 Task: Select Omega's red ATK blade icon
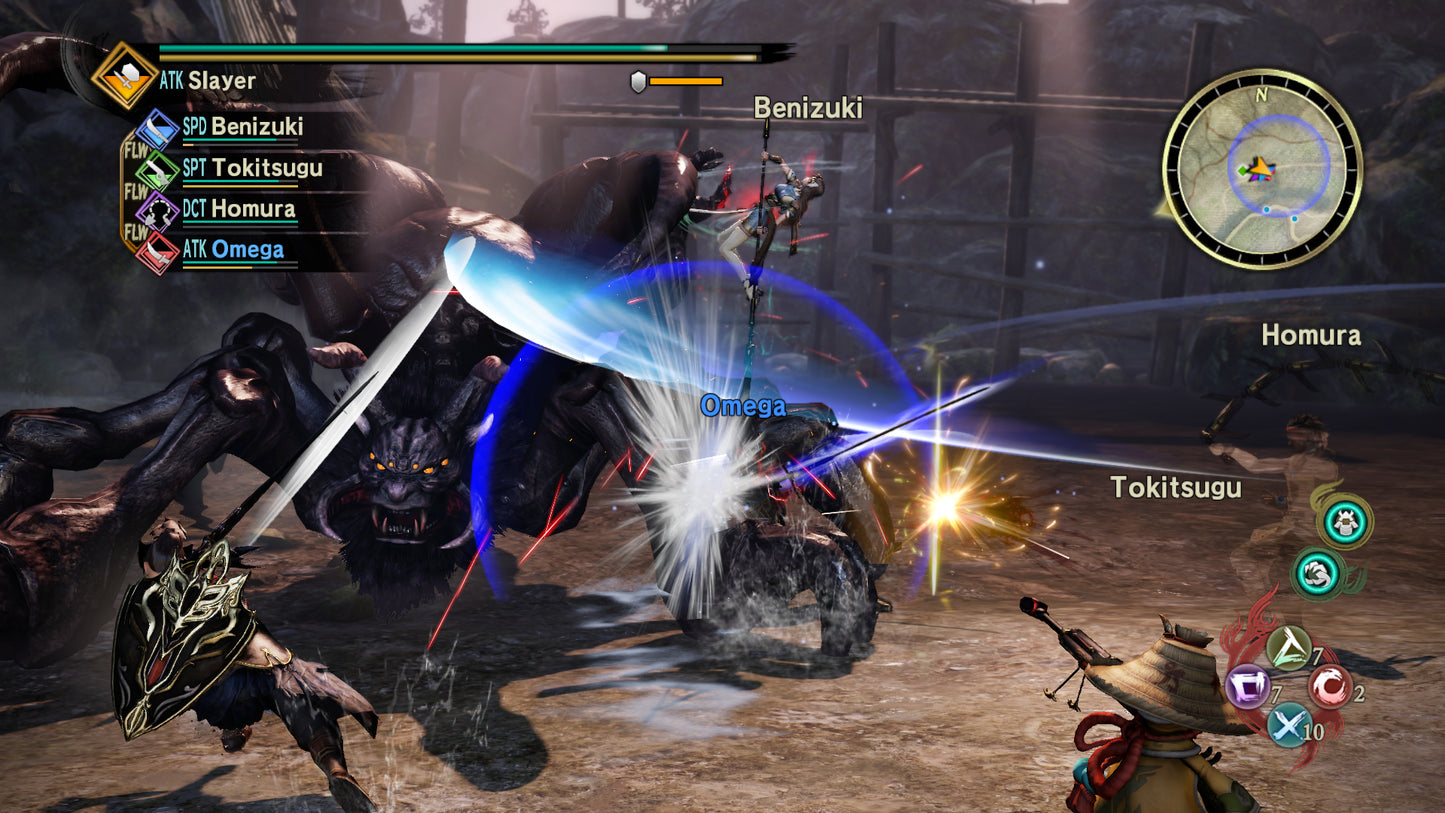click(x=159, y=253)
